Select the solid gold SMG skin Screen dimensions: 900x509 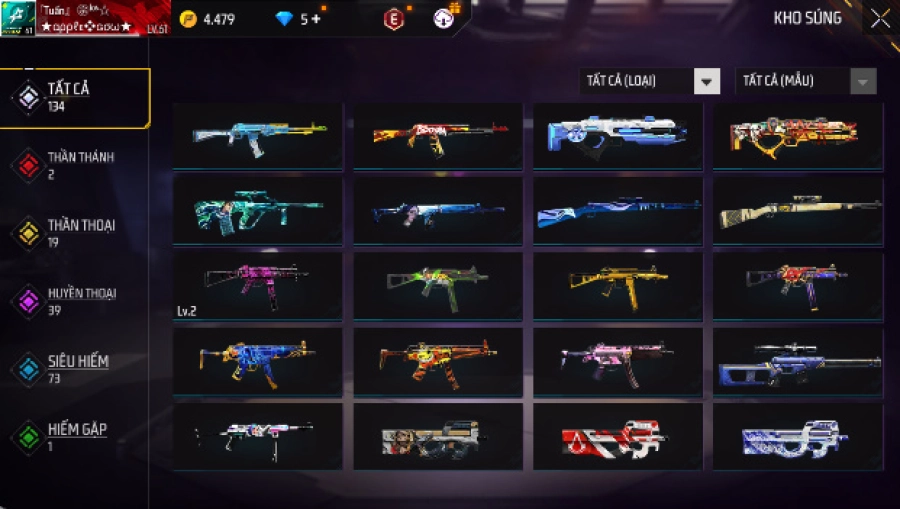click(x=617, y=285)
